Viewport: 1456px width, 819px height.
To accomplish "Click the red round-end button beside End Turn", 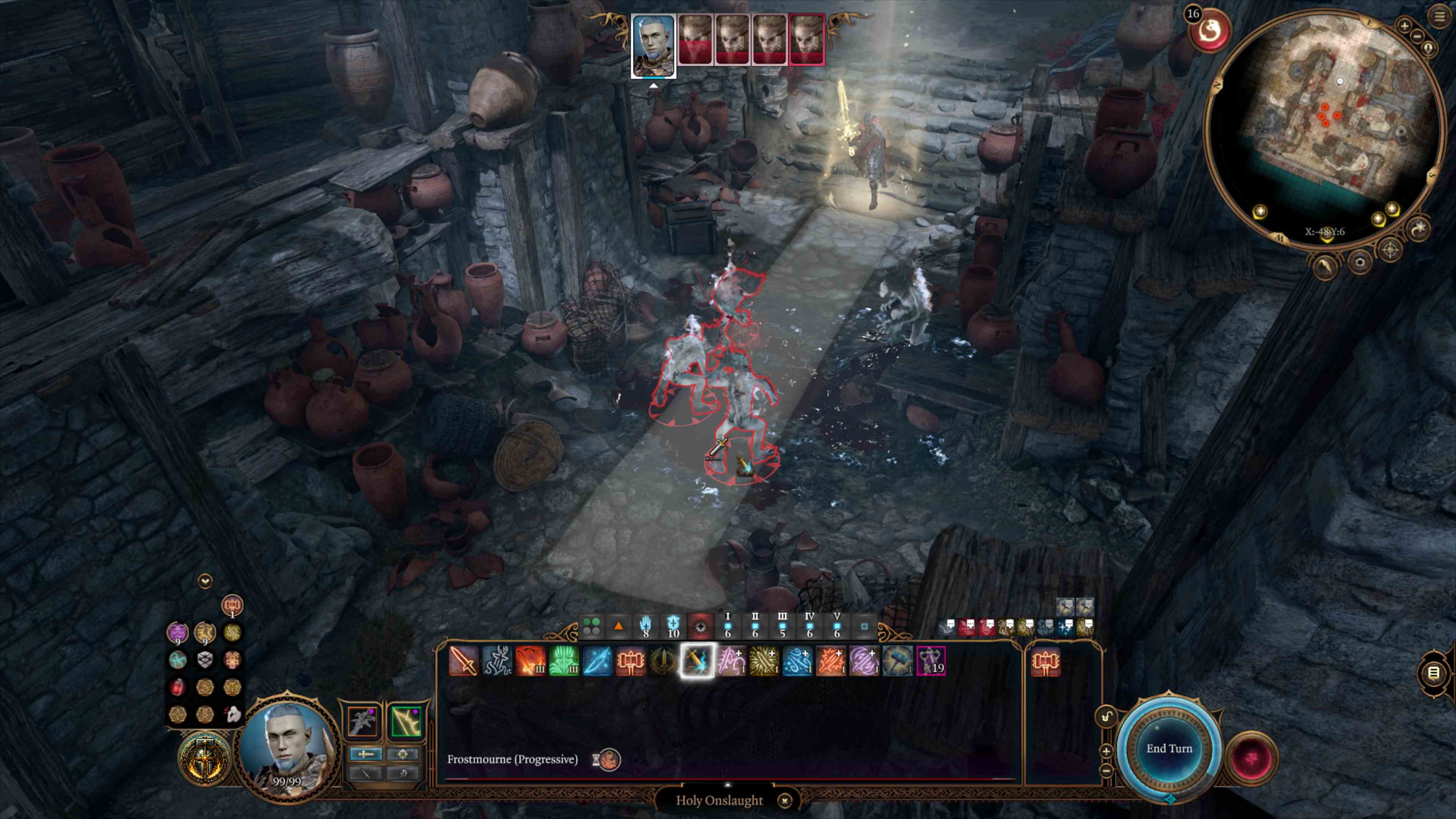I will pyautogui.click(x=1251, y=758).
